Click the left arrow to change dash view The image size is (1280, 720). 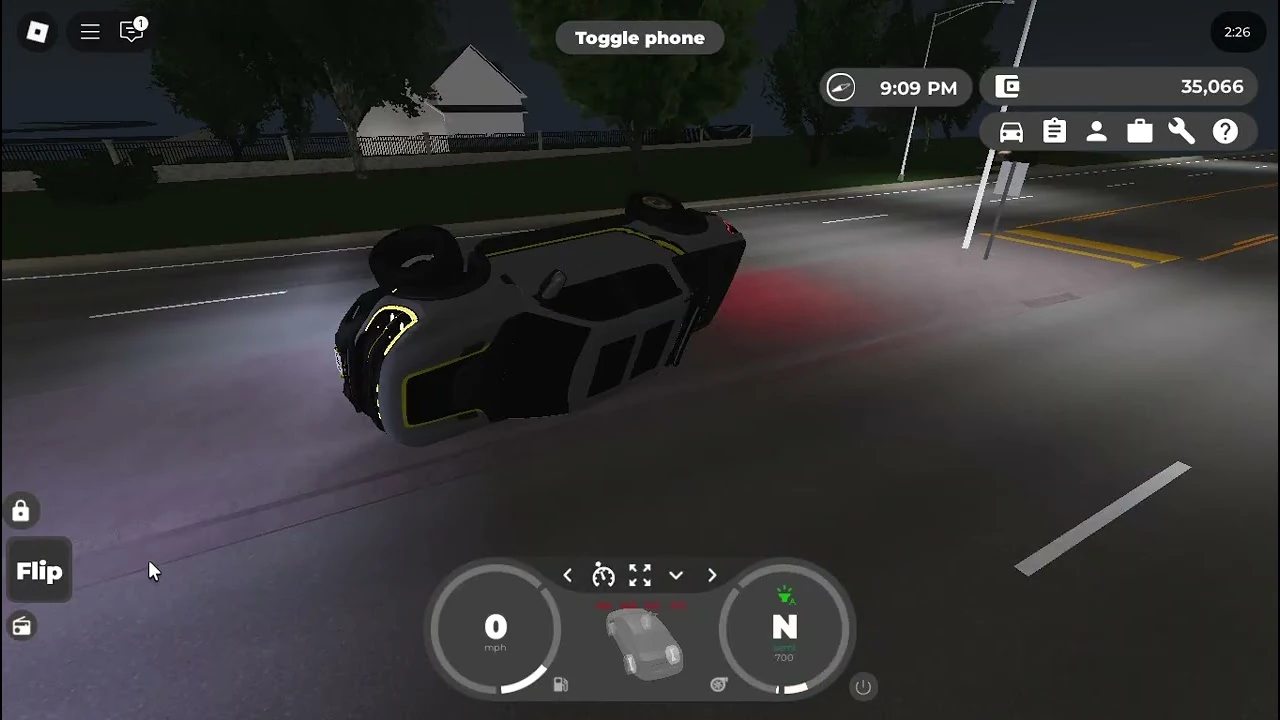(x=567, y=575)
